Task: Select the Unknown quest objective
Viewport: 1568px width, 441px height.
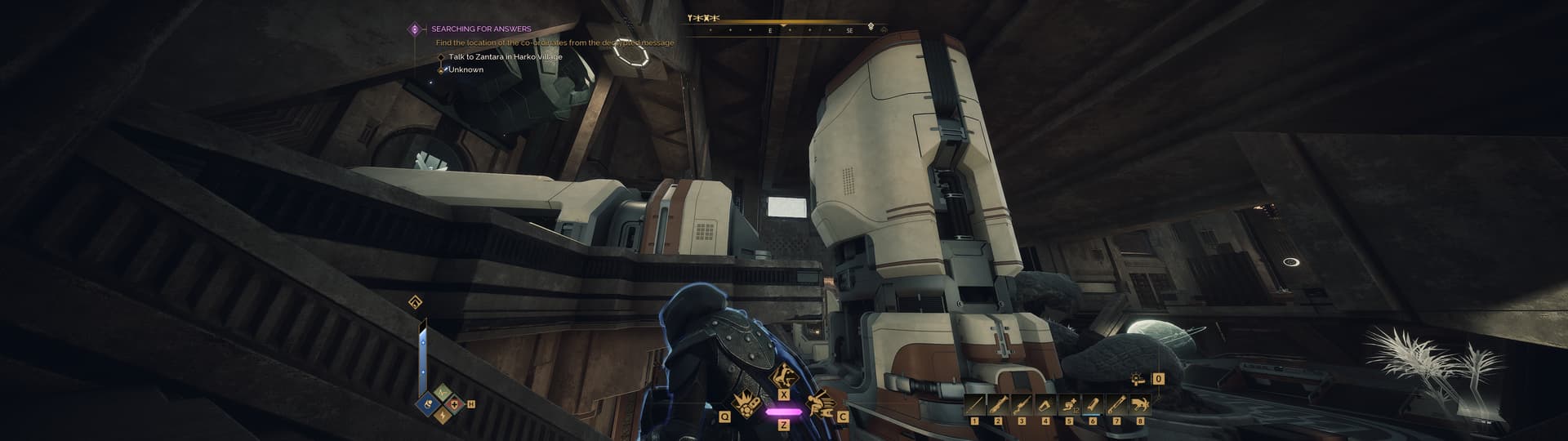Action: (x=465, y=69)
